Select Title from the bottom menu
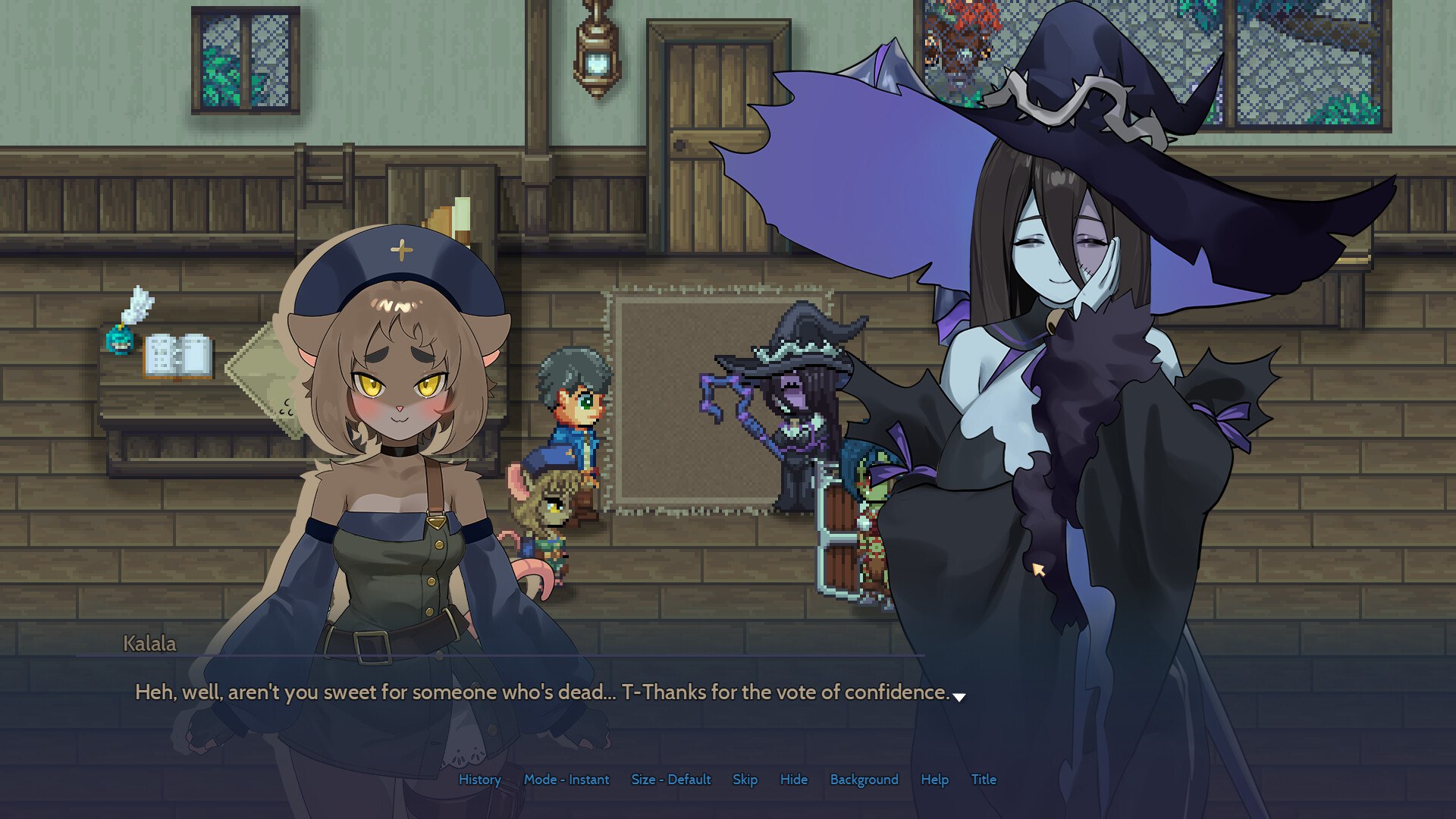Screen dimensions: 1456x819 click(x=984, y=780)
